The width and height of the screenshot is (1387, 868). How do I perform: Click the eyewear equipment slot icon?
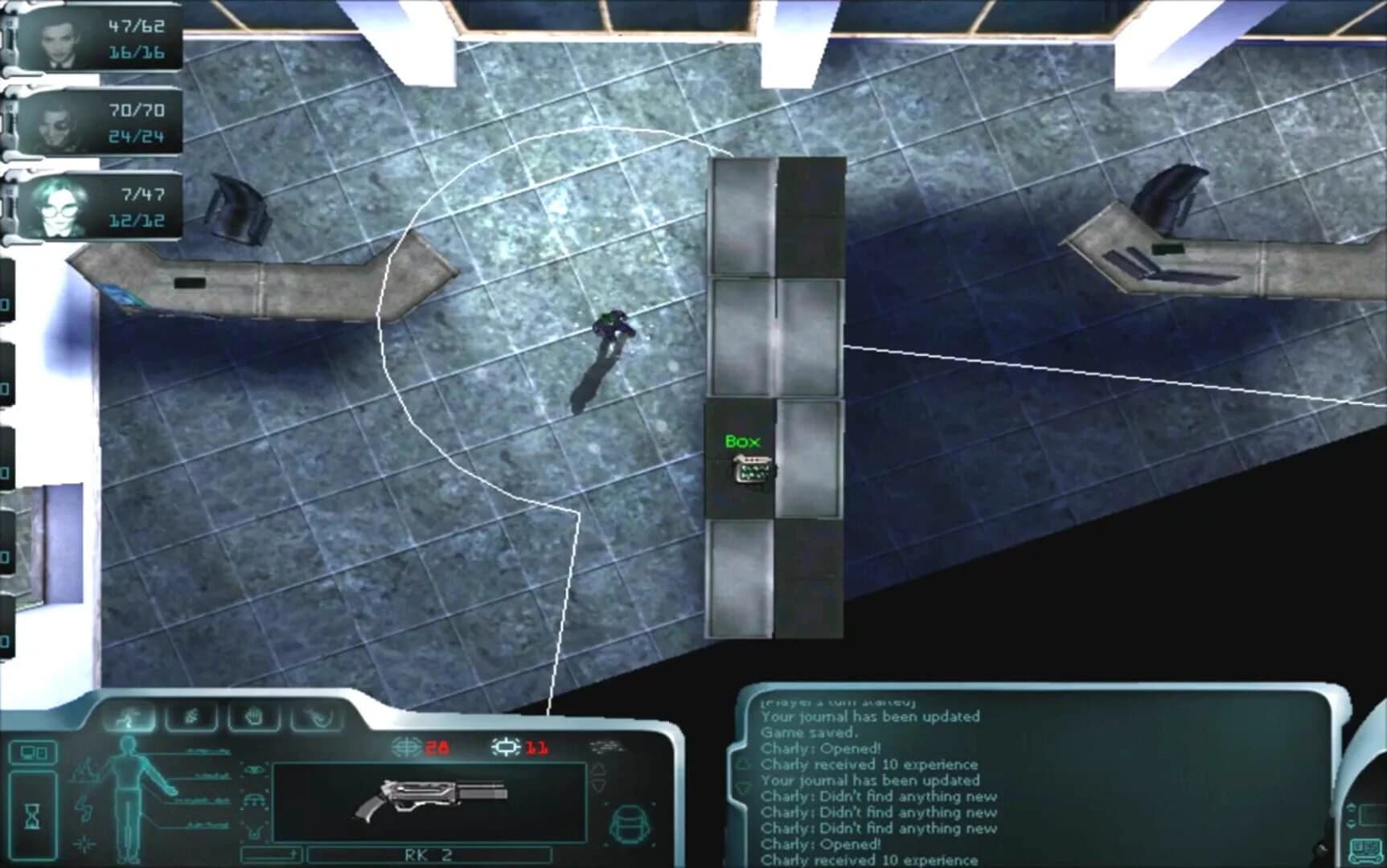tap(255, 768)
